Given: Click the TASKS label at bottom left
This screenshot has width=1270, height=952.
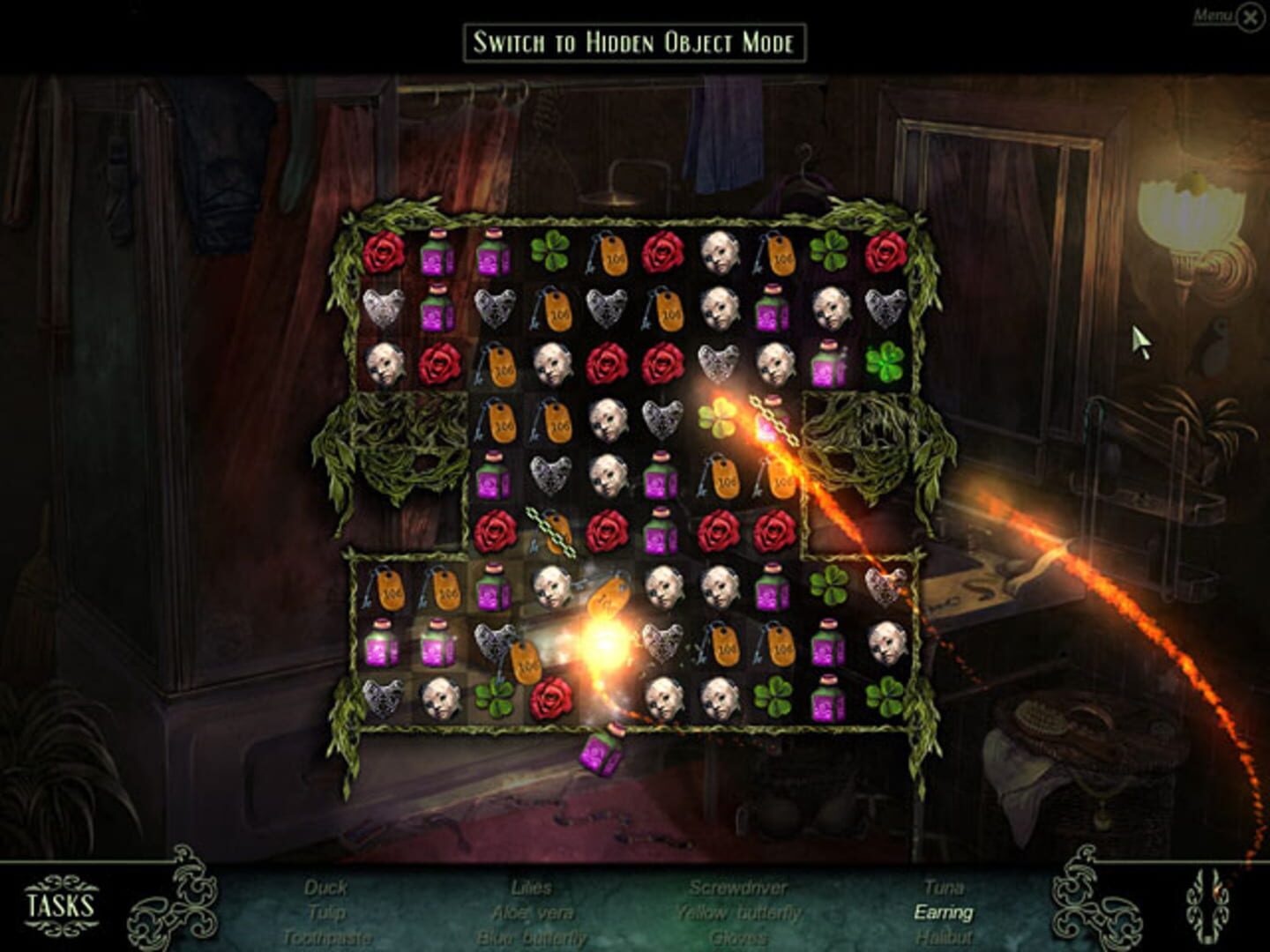Looking at the screenshot, I should [58, 903].
